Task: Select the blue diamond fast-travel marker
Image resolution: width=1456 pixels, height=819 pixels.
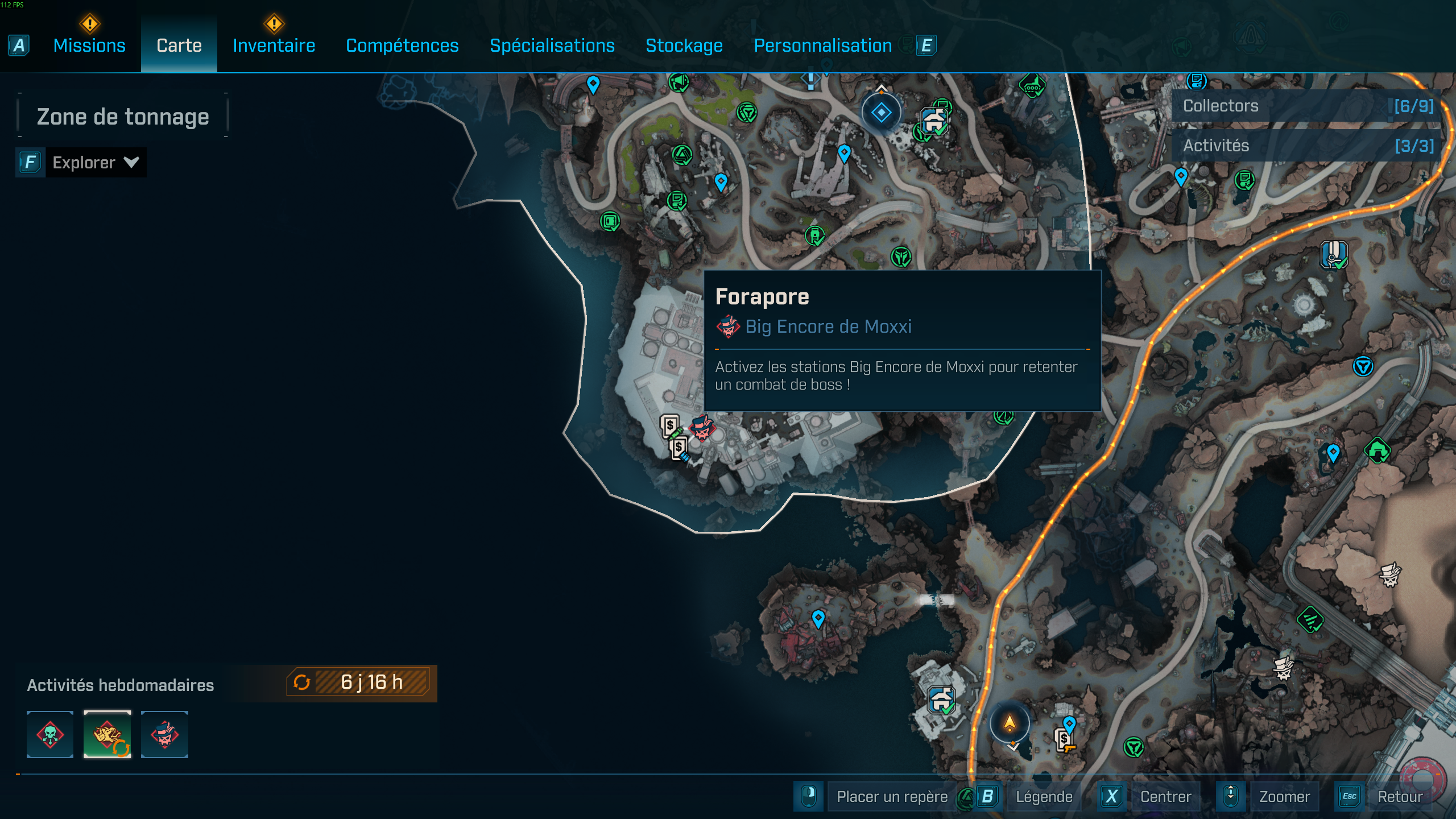Action: [881, 113]
